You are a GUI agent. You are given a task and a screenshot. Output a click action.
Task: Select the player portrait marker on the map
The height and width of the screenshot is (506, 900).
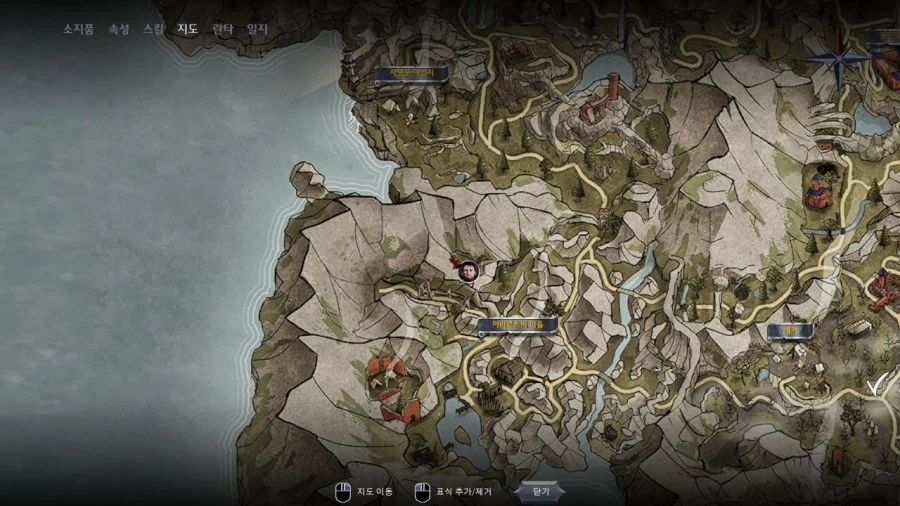(467, 270)
